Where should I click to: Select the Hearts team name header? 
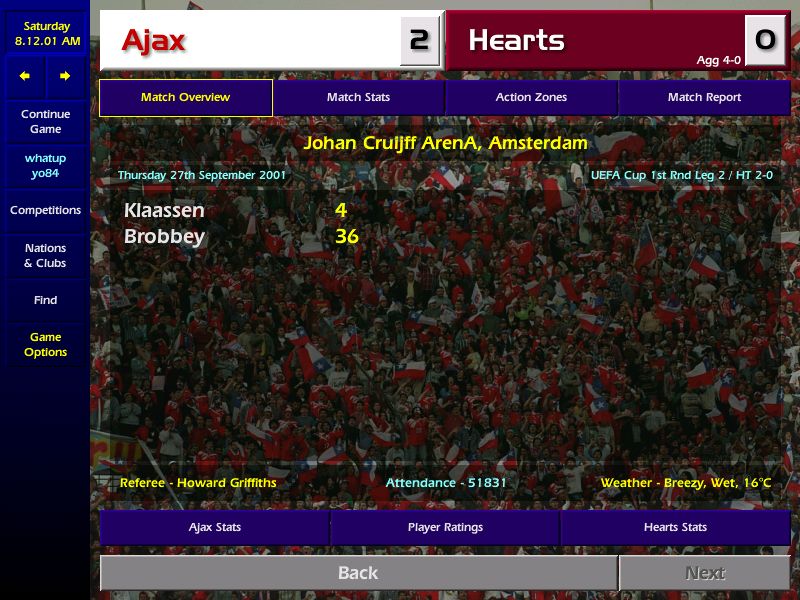click(516, 41)
